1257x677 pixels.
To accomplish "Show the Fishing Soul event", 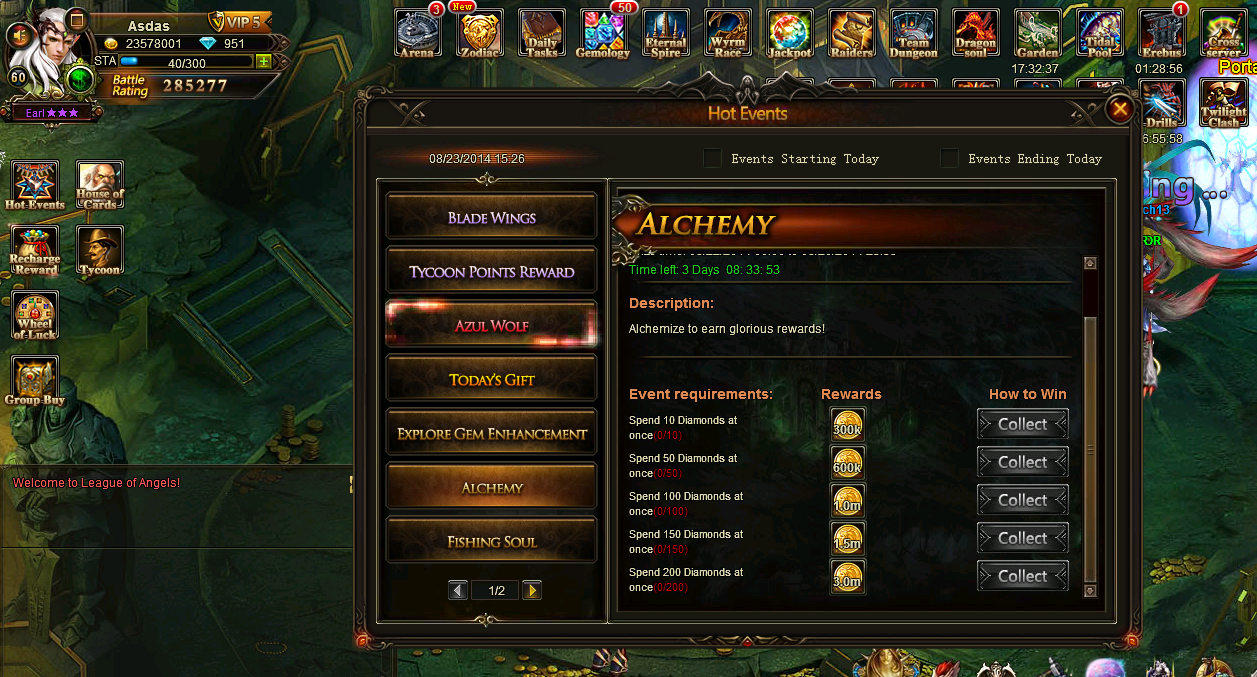I will [x=492, y=541].
